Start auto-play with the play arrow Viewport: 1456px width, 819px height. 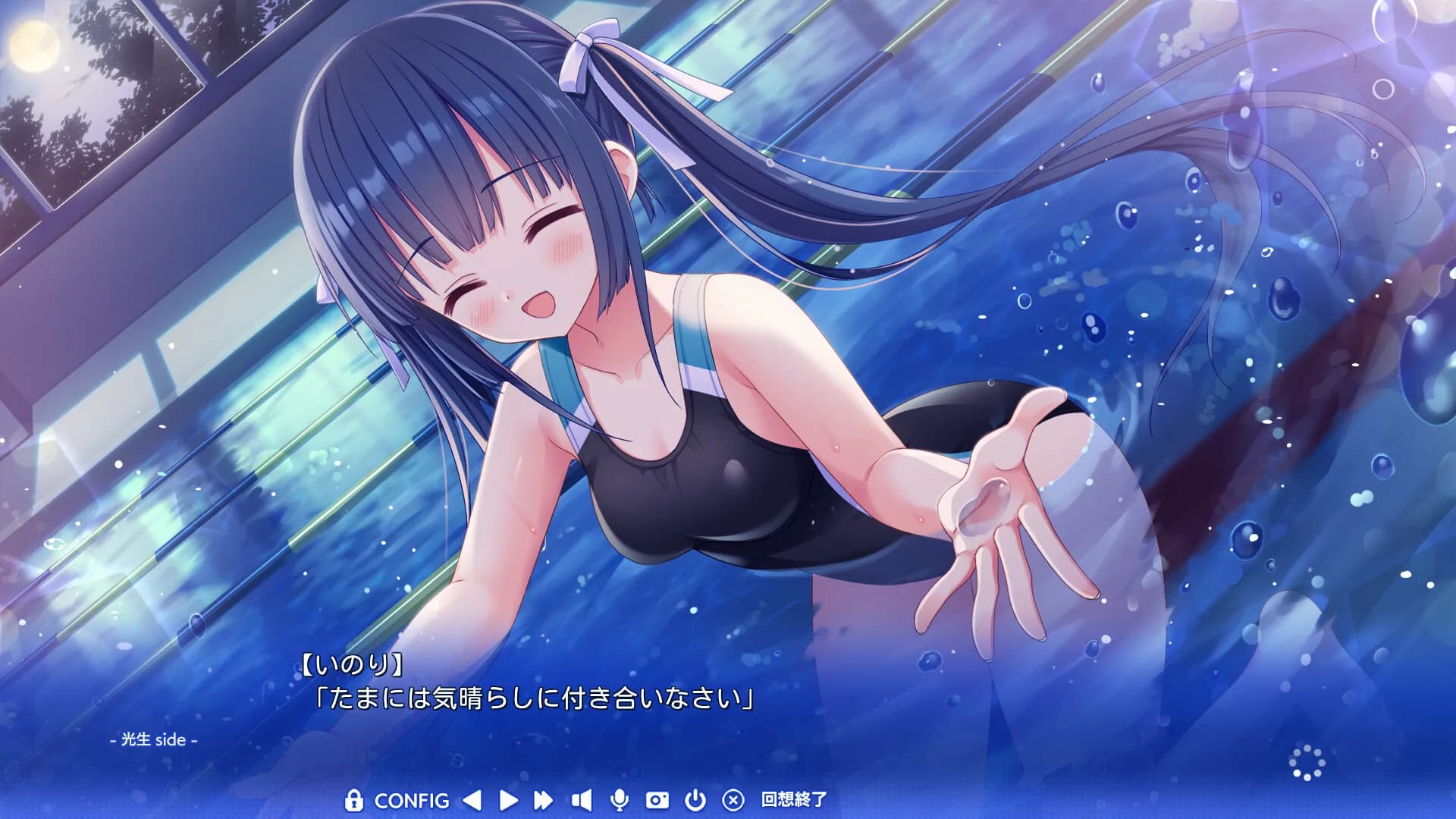point(509,800)
